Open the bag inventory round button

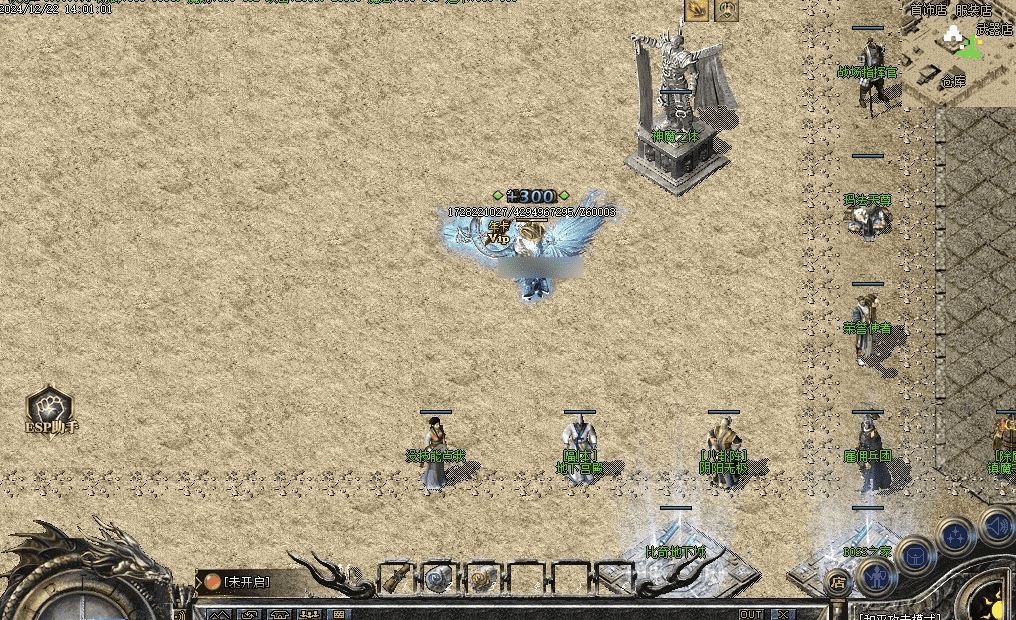pos(916,555)
